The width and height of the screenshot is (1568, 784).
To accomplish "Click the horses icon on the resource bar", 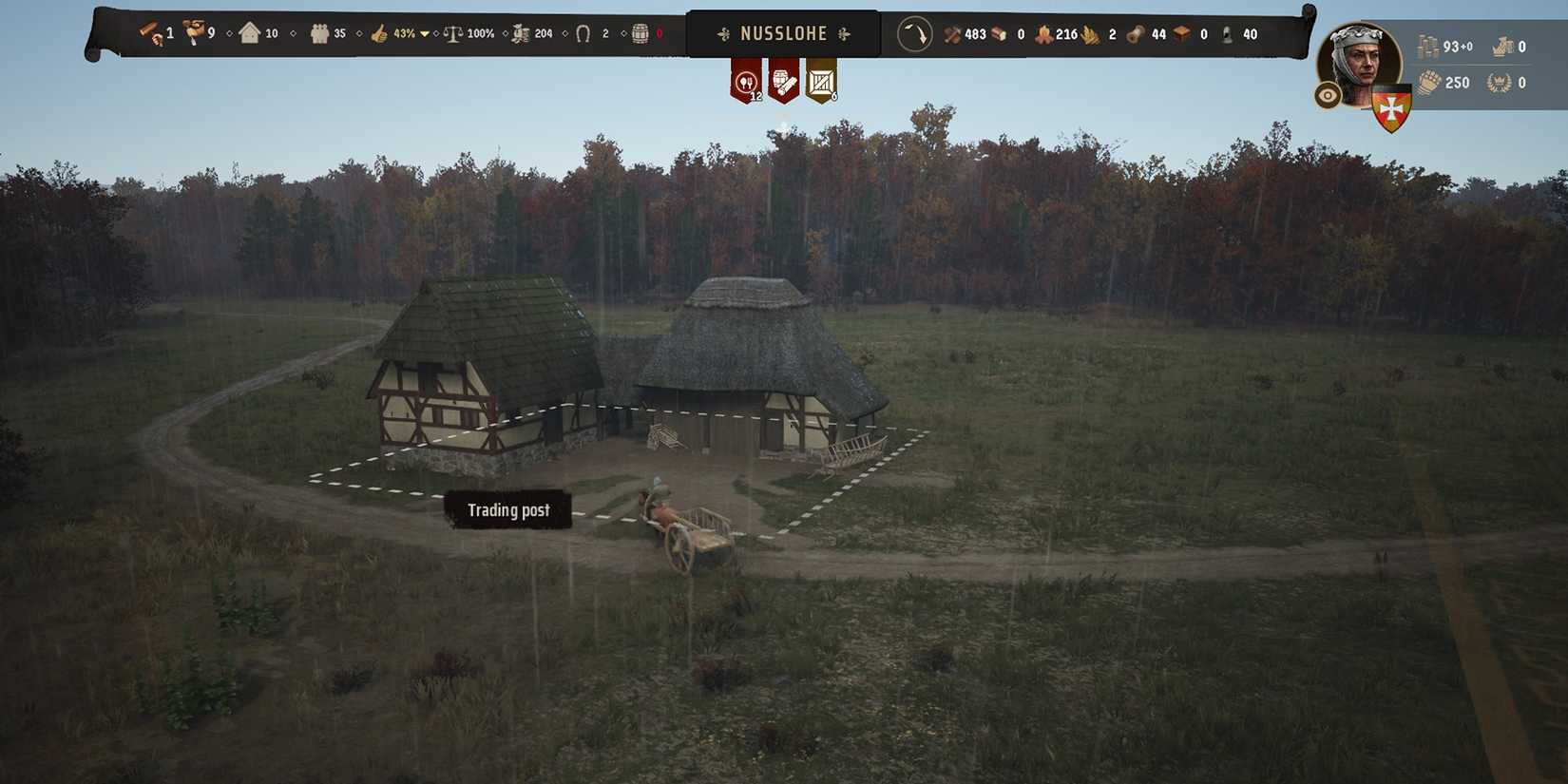I will [x=584, y=32].
